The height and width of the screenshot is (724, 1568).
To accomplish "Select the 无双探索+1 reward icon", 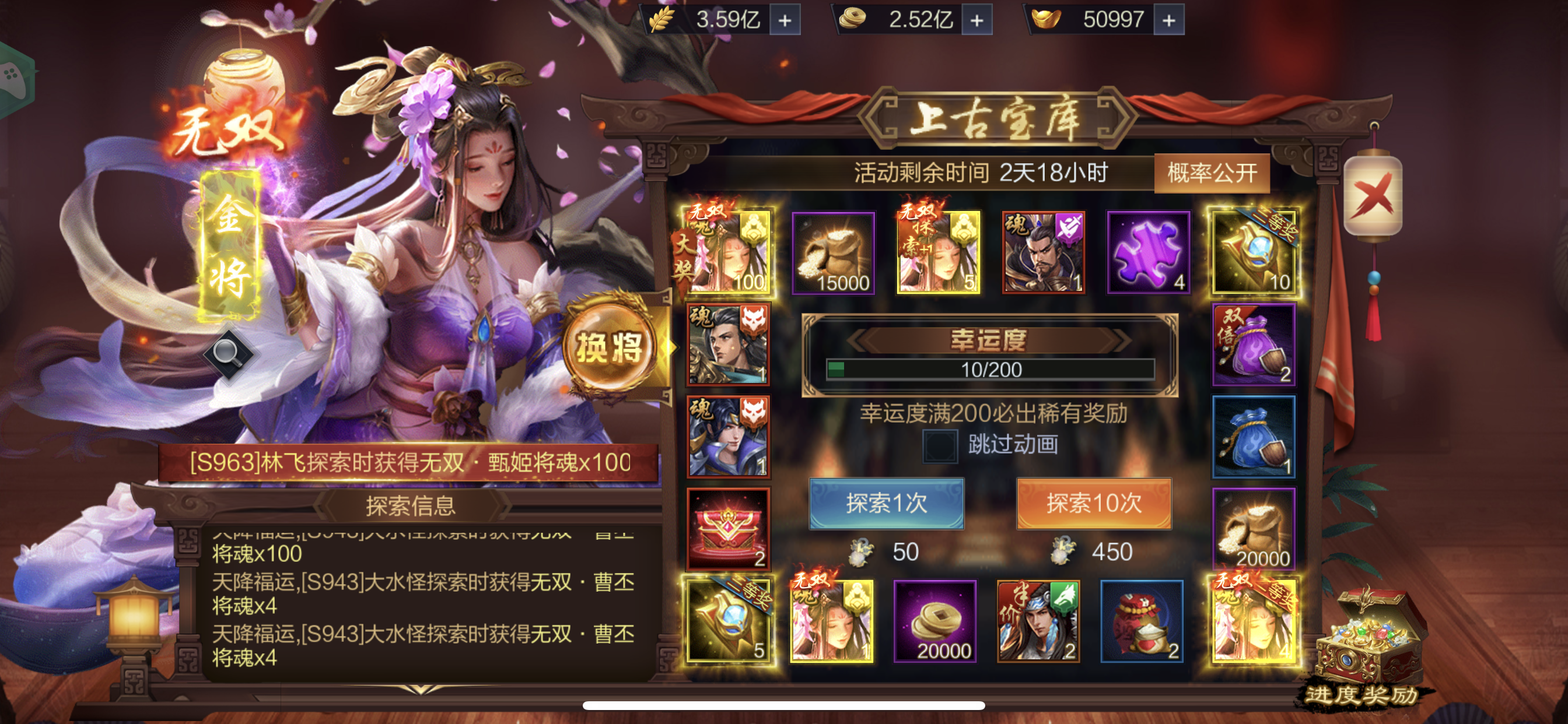I will click(x=937, y=251).
